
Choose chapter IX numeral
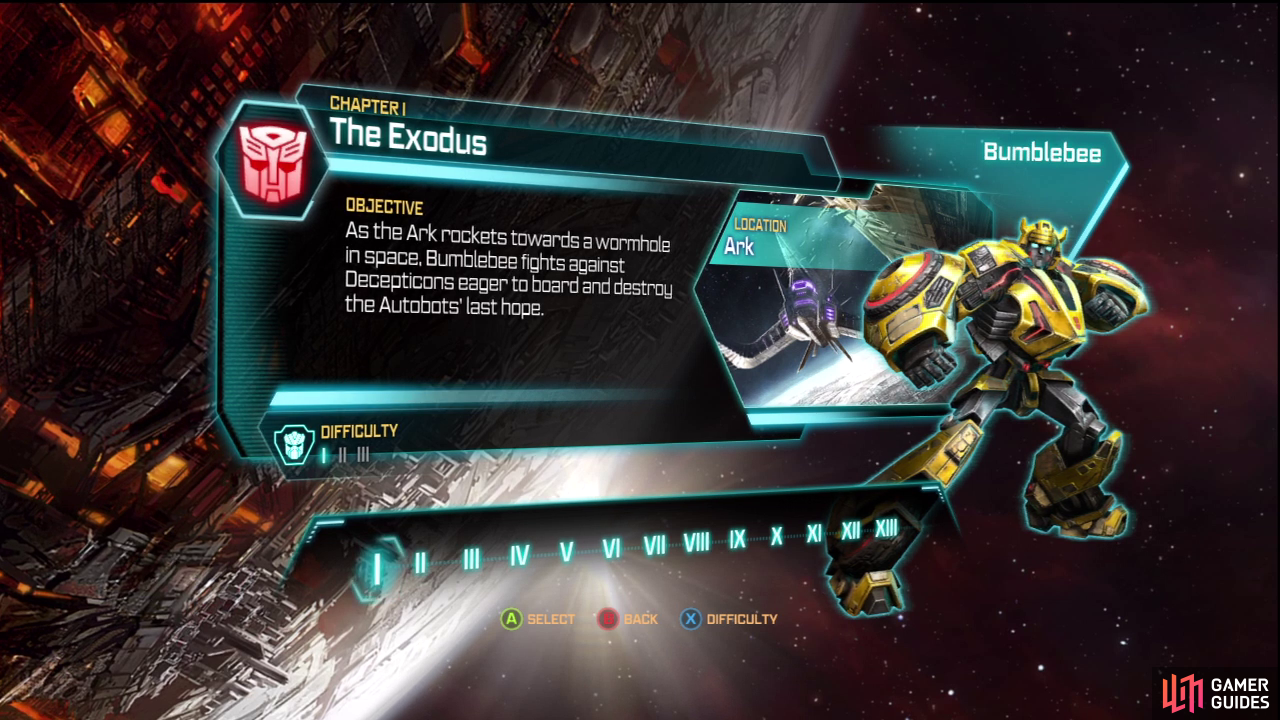coord(738,539)
